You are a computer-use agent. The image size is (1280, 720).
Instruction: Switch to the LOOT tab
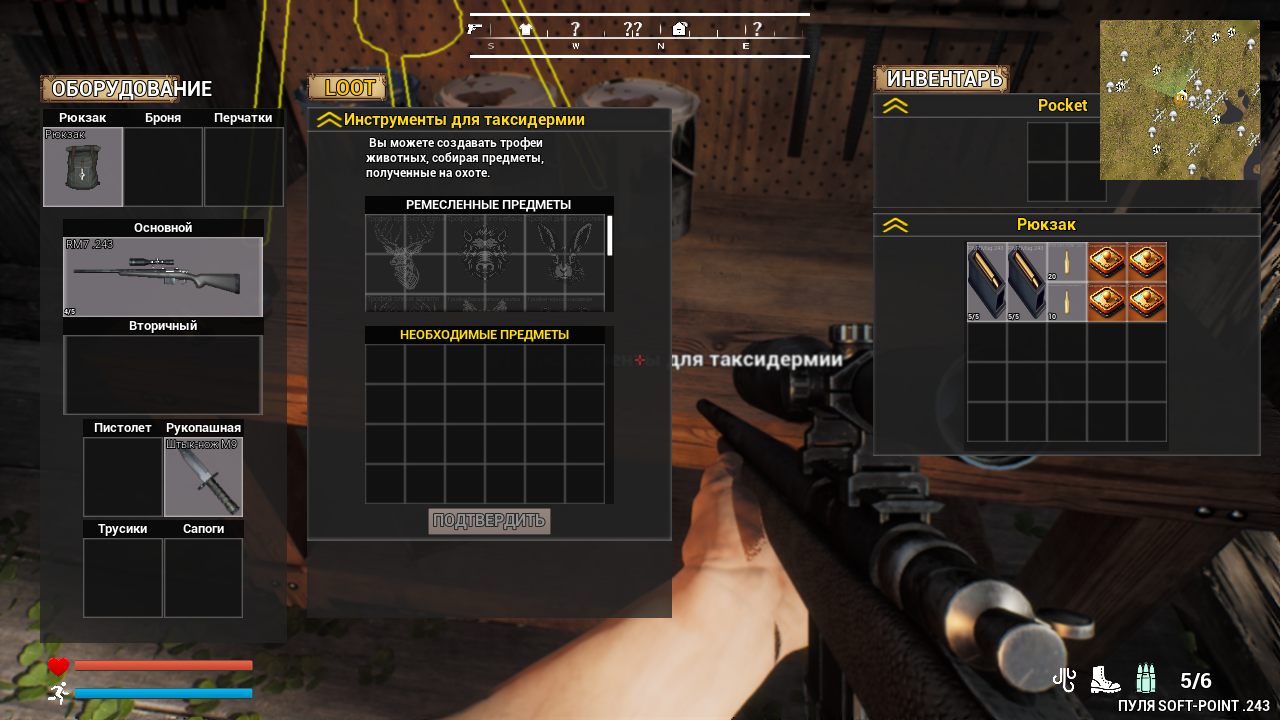pos(348,87)
